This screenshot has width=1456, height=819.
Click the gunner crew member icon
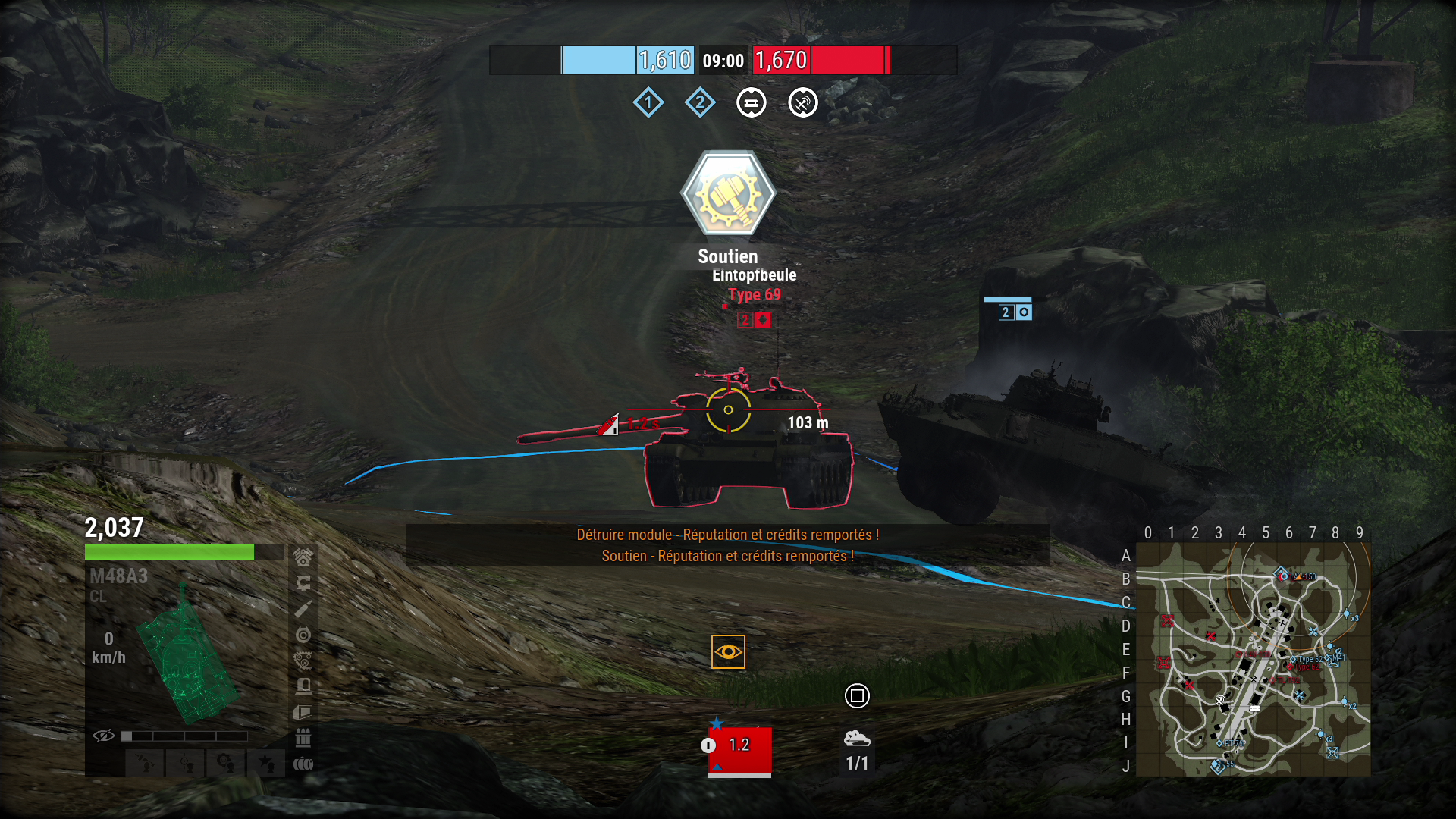(x=185, y=762)
